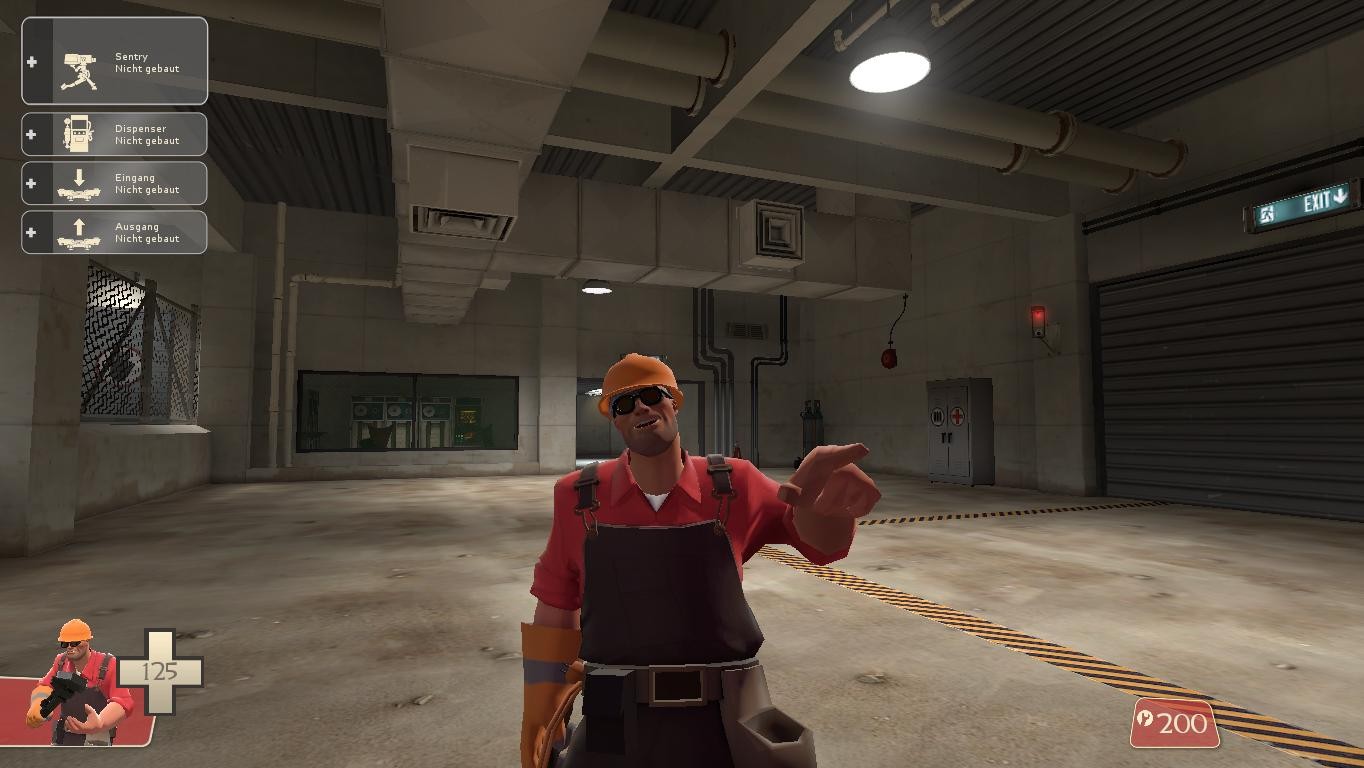The image size is (1364, 768).
Task: Click the red 200 metal counter badge
Action: [1175, 723]
